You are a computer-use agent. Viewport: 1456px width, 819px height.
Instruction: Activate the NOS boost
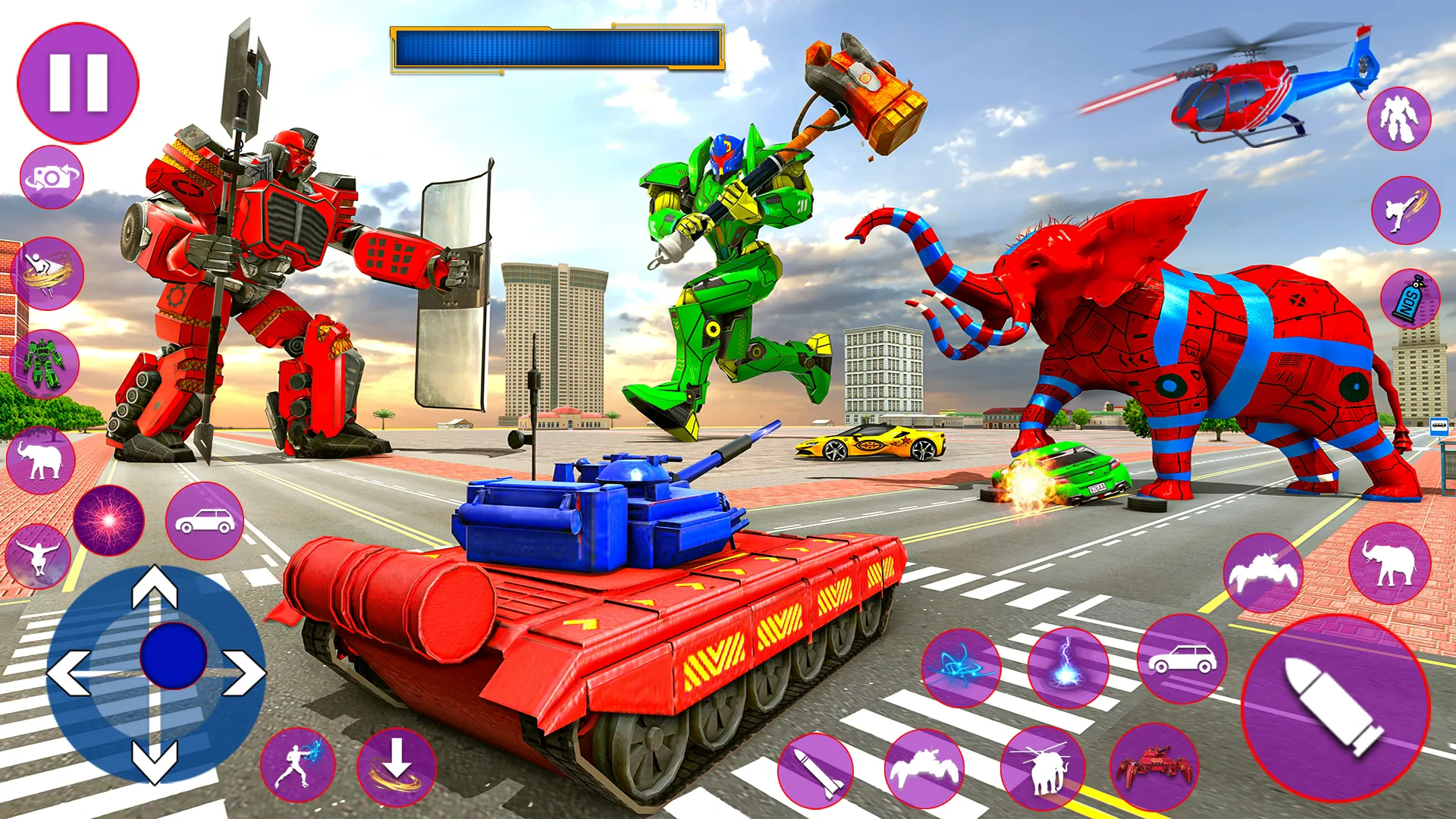(x=1410, y=296)
